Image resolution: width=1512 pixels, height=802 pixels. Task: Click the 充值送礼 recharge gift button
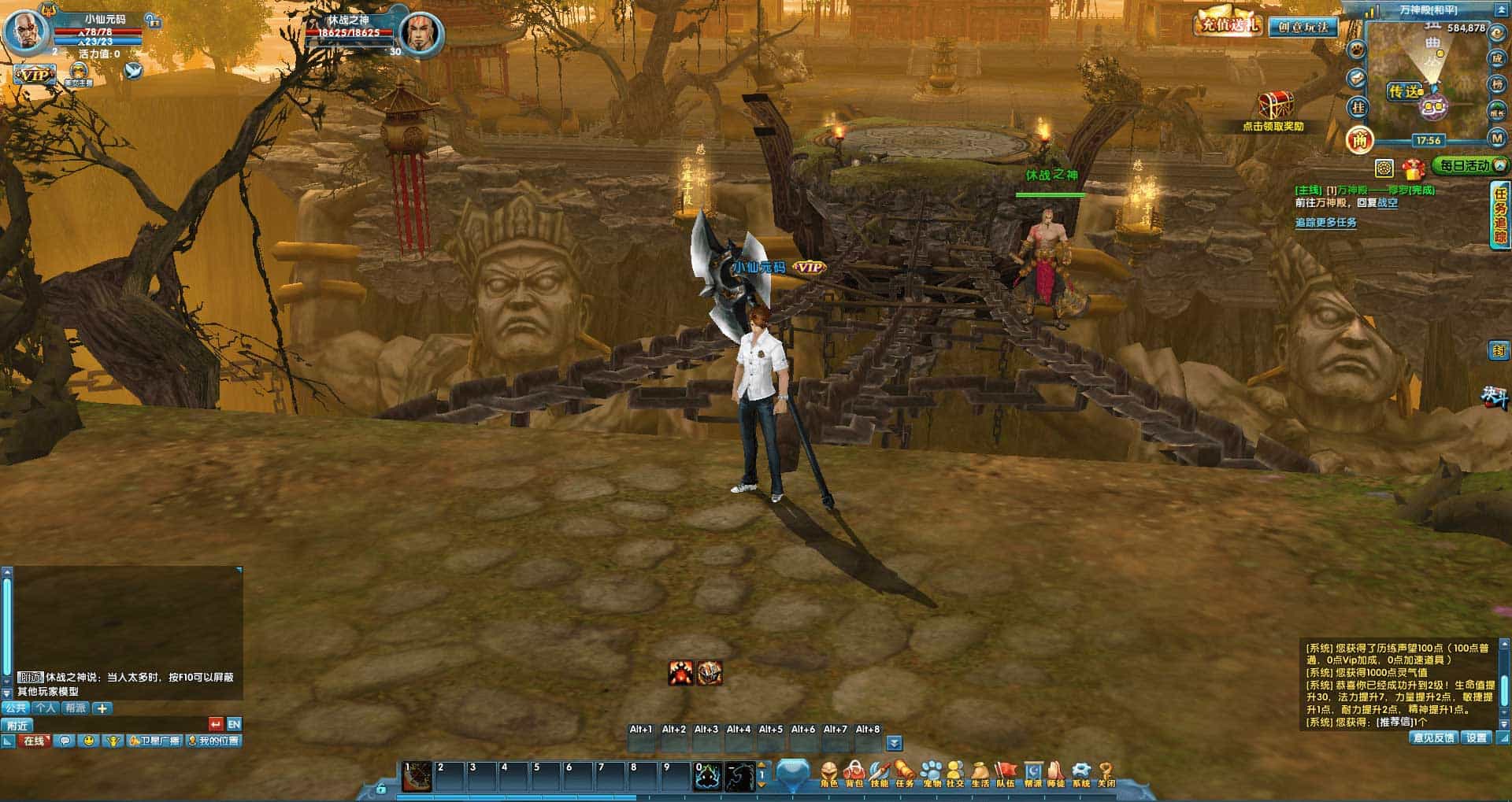point(1227,24)
